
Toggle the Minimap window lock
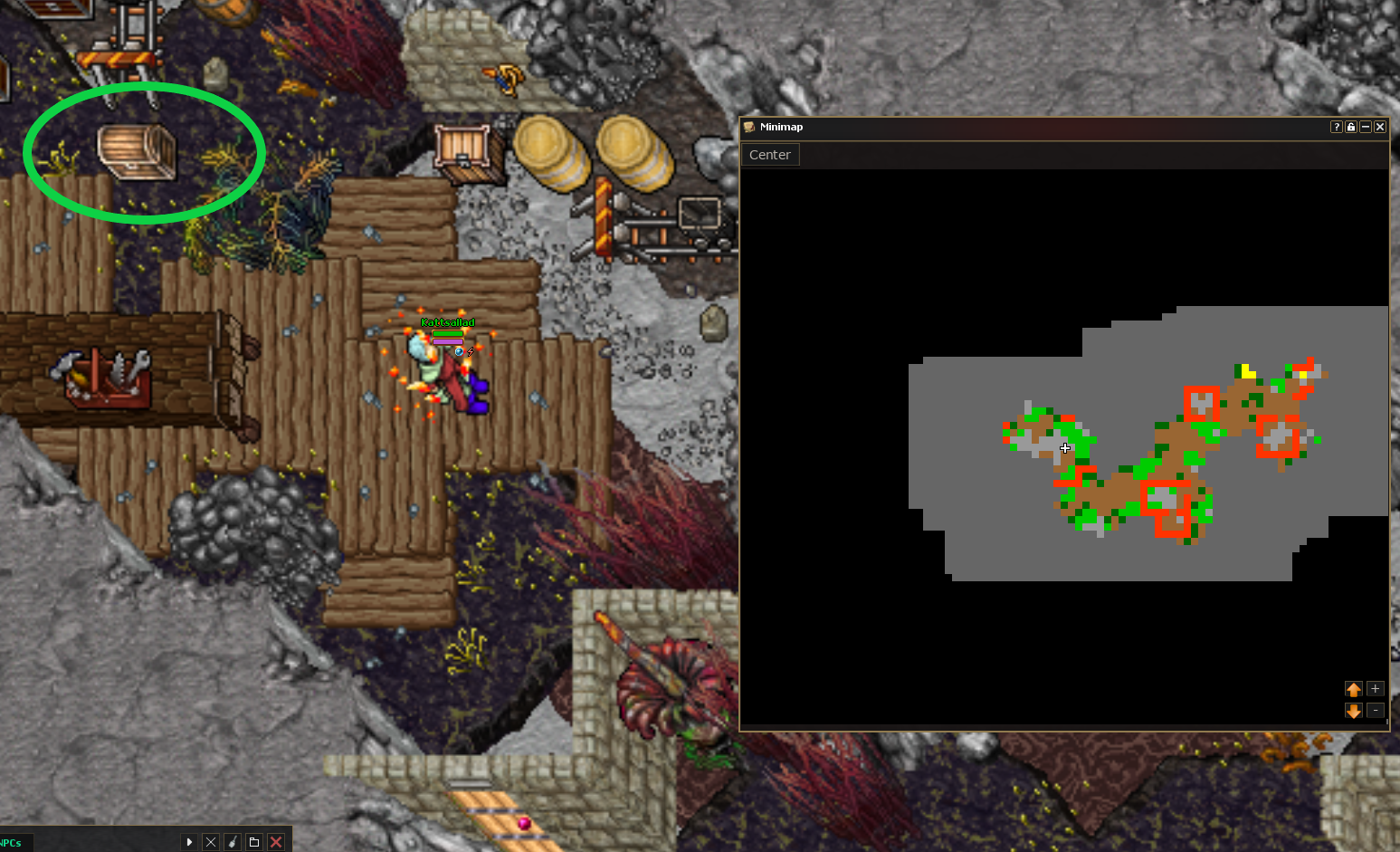[x=1351, y=127]
